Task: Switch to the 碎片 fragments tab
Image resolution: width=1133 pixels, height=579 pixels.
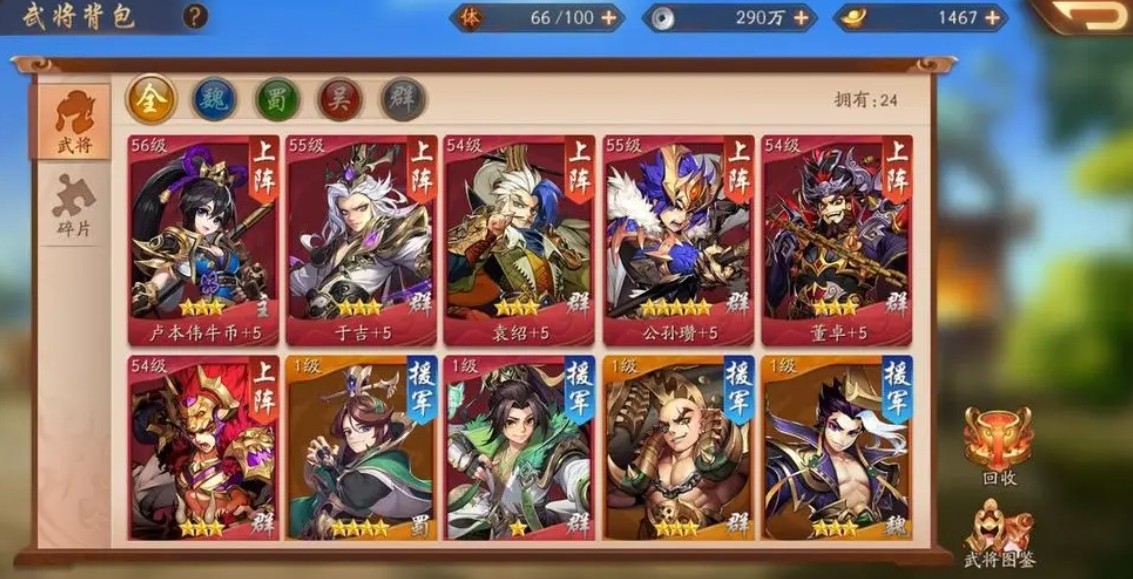Action: pyautogui.click(x=74, y=208)
